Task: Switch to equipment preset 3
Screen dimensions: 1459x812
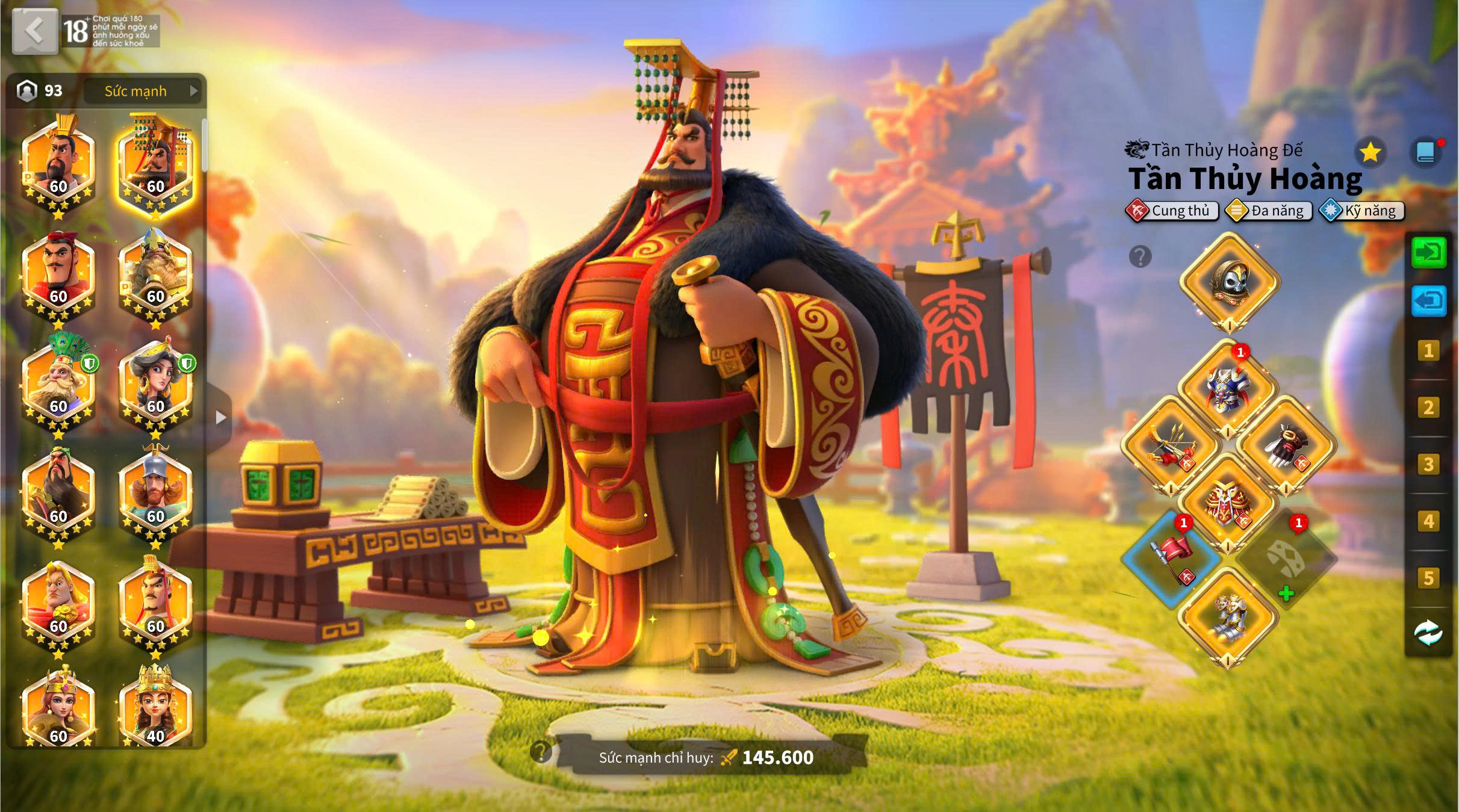Action: tap(1428, 464)
